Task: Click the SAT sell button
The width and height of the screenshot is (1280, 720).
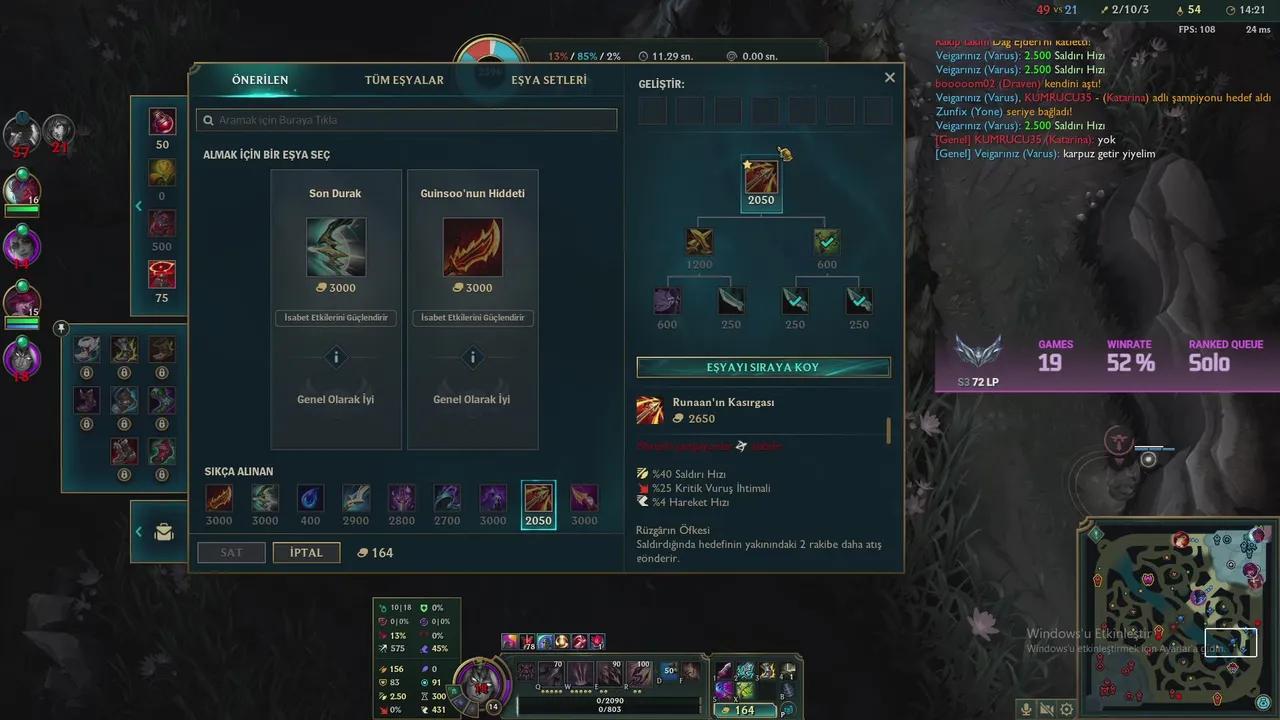Action: 231,552
